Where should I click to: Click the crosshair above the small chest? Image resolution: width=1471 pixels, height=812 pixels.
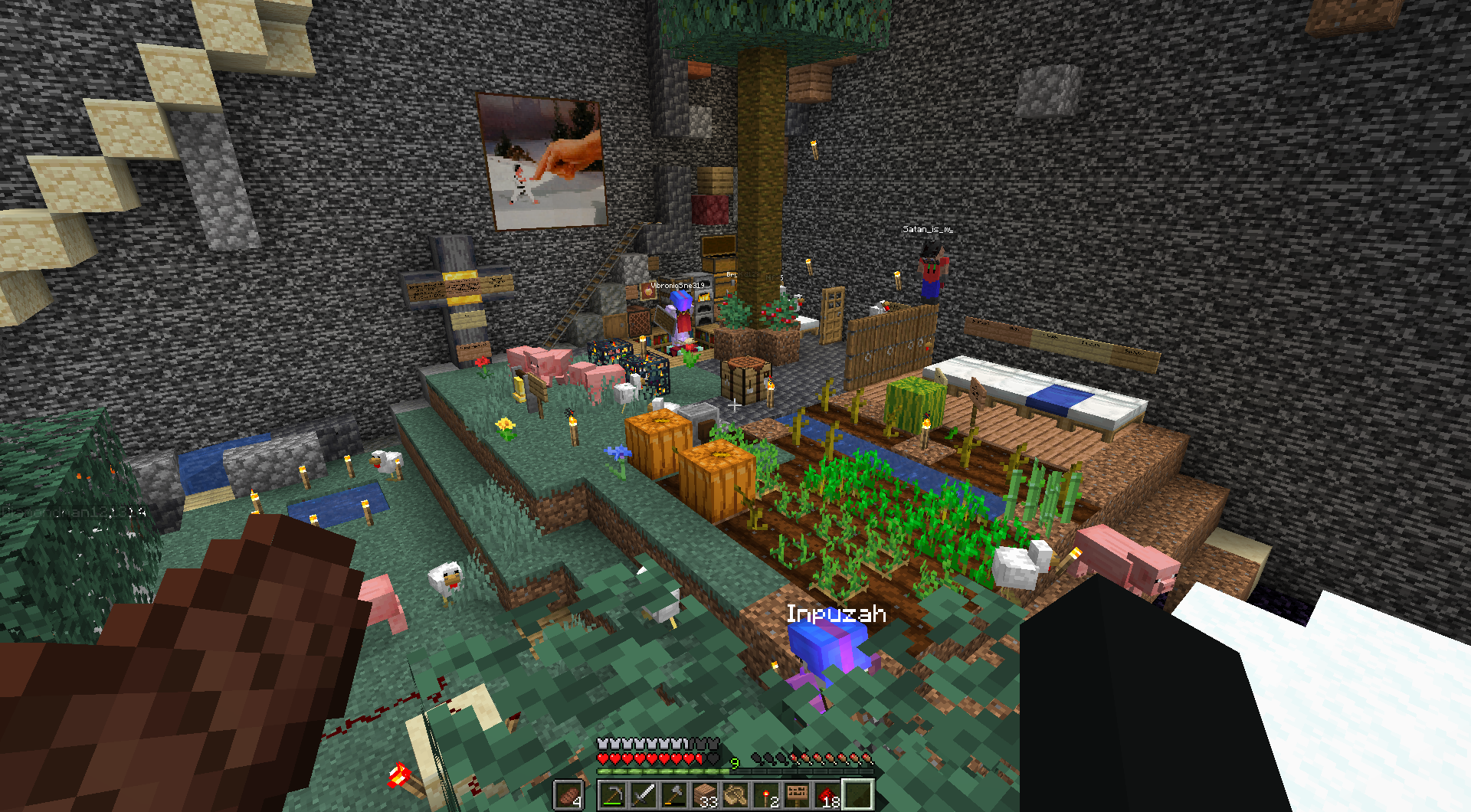pos(735,405)
